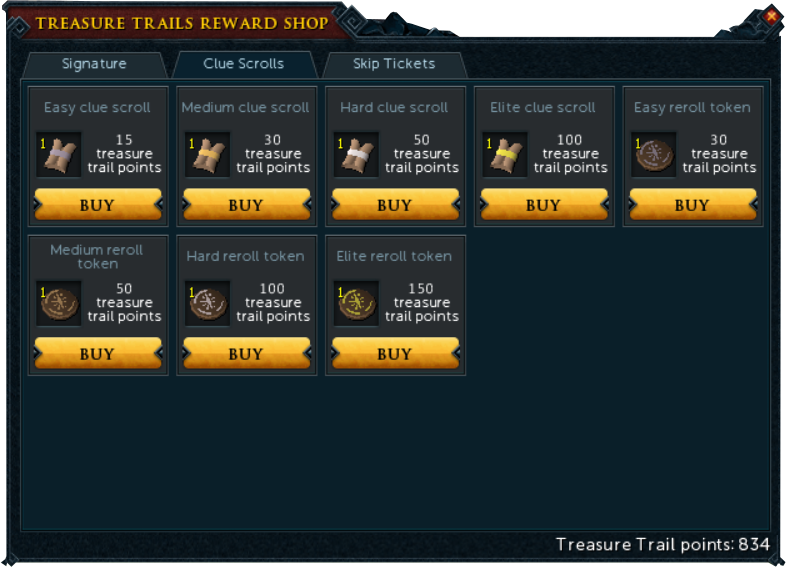Click the Elite clue scroll item icon

tap(505, 155)
